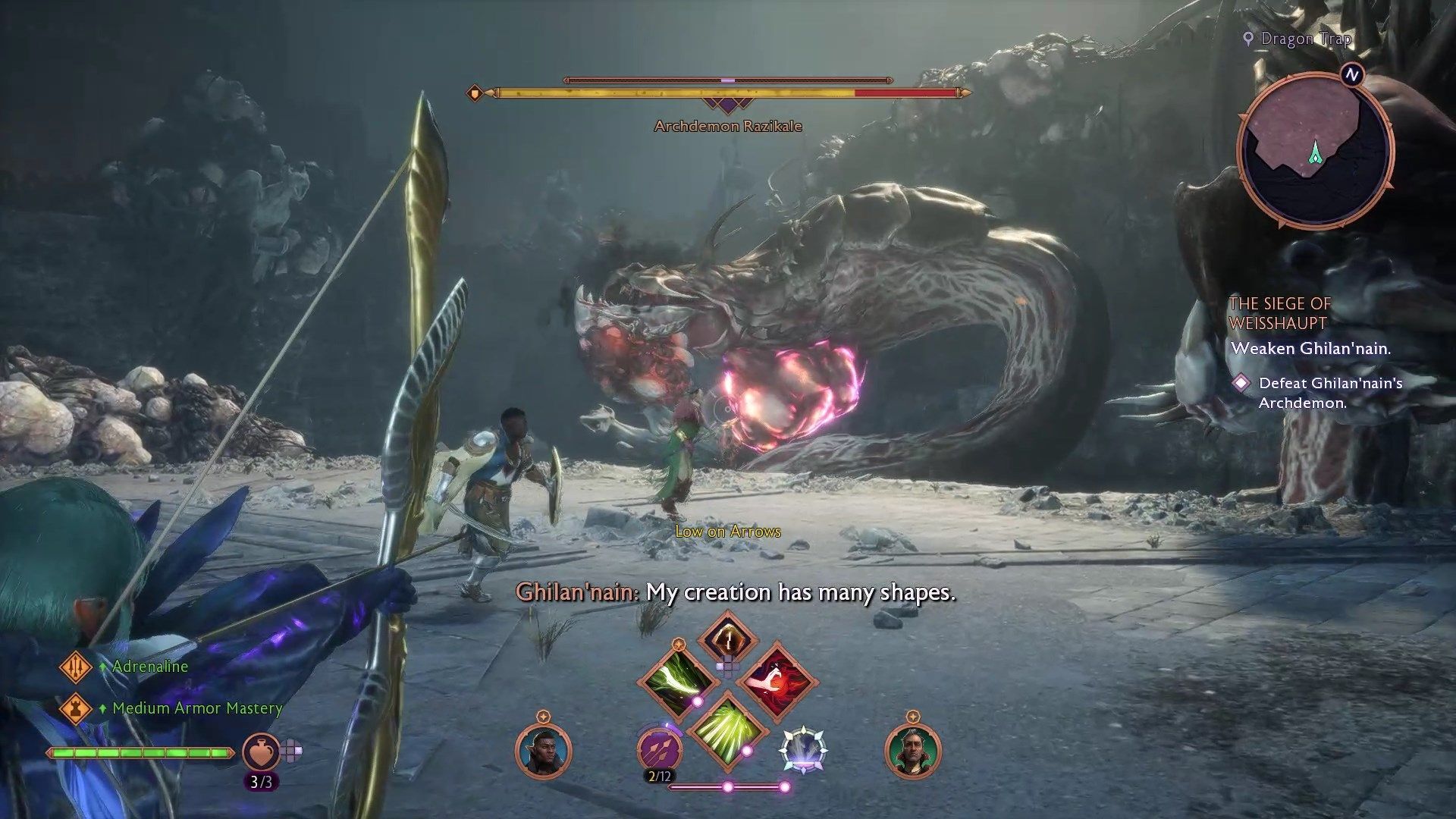1456x819 pixels.
Task: Trigger the golden rune ability diamond
Action: coord(727,639)
